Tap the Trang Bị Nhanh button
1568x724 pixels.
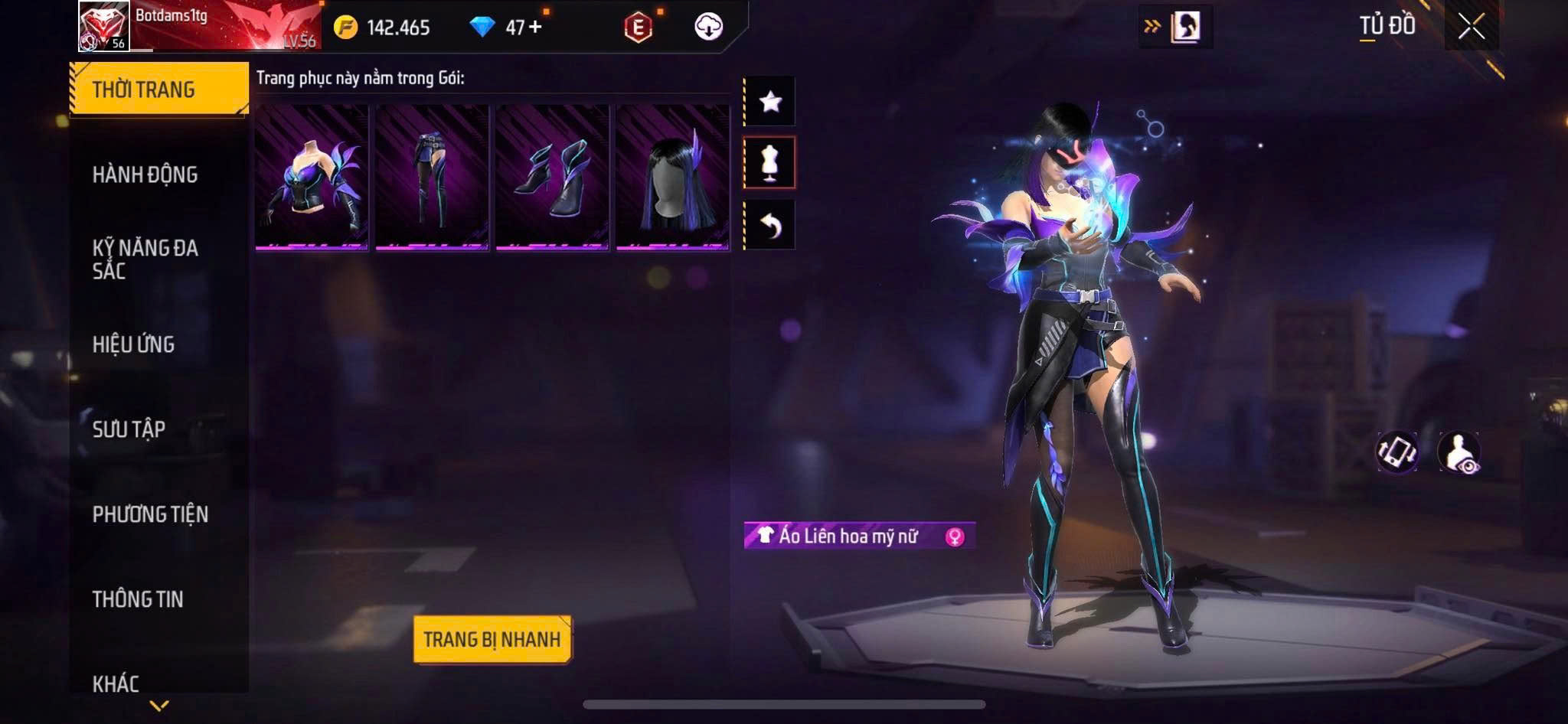pyautogui.click(x=492, y=639)
